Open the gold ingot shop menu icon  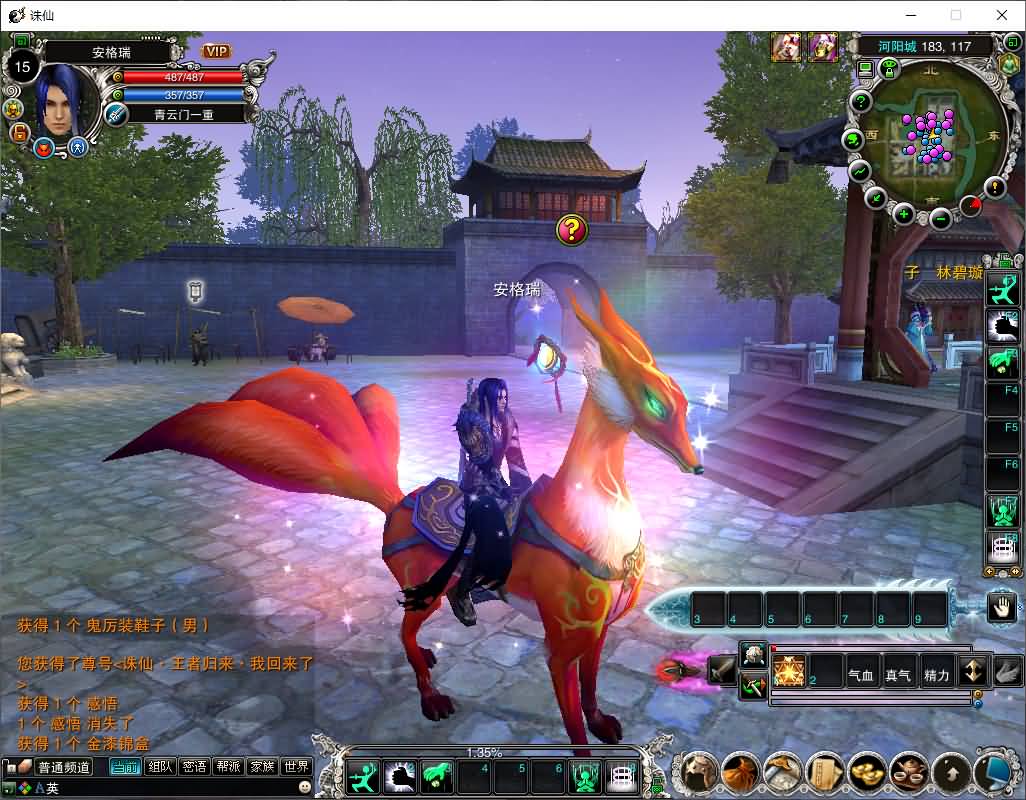pyautogui.click(x=864, y=772)
